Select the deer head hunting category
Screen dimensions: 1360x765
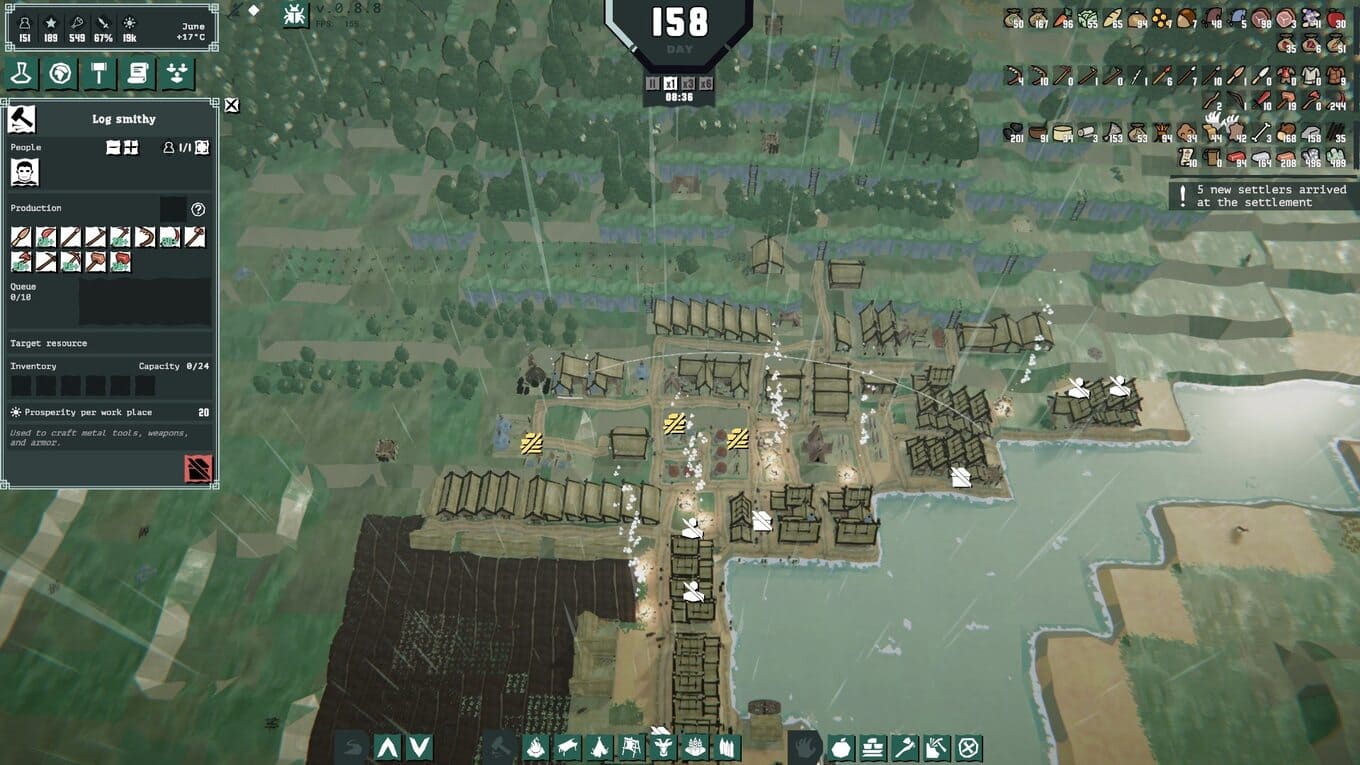pyautogui.click(x=662, y=747)
